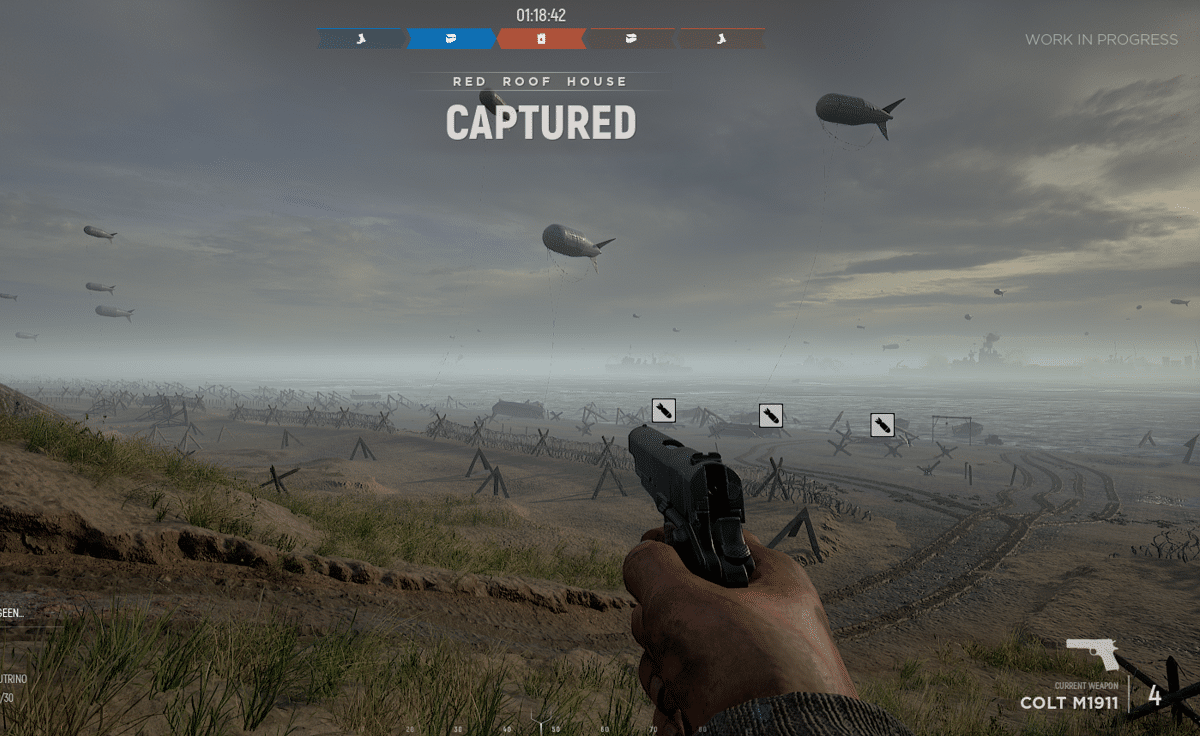The height and width of the screenshot is (736, 1200).
Task: Select the dark blue boot sector segment
Action: (361, 39)
